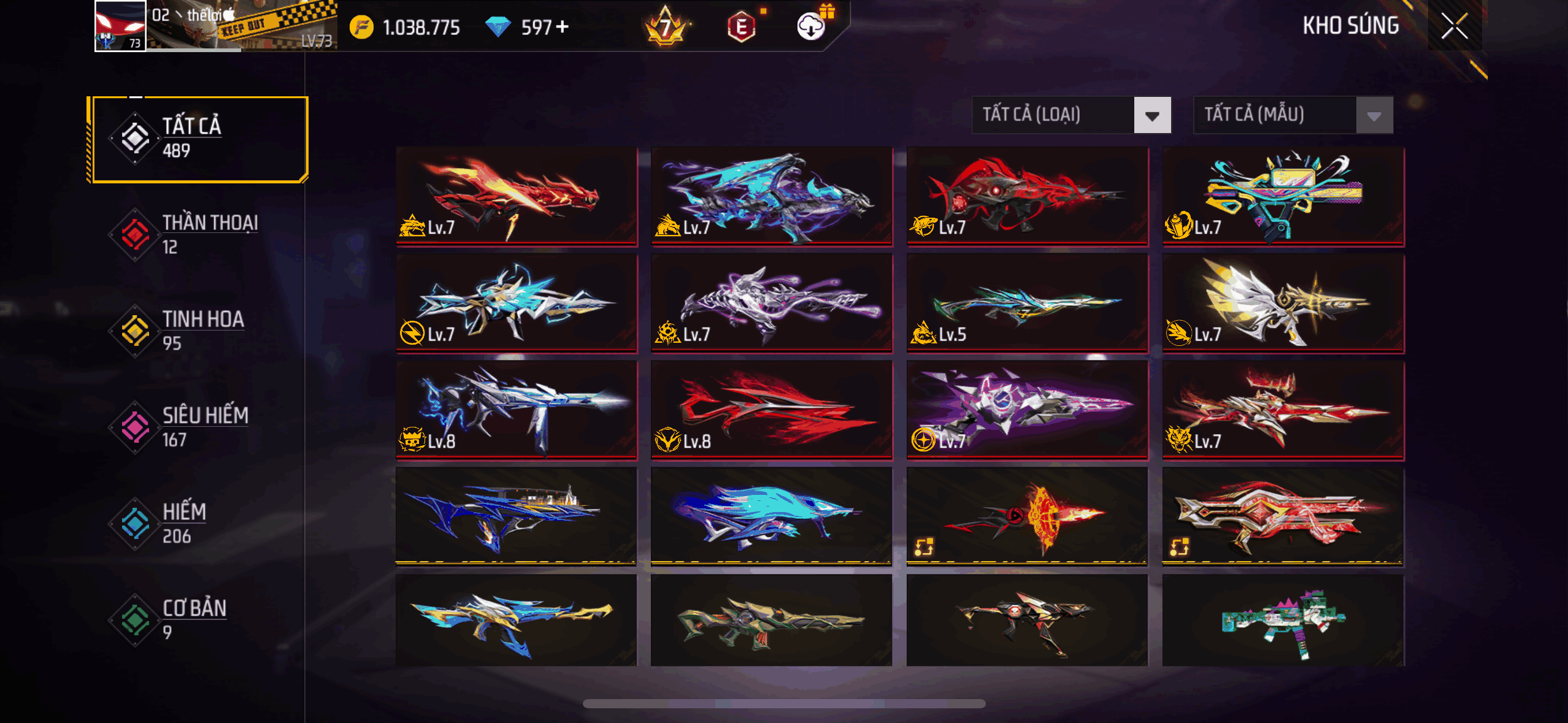
Task: Choose the Cơ Bản category
Action: 196,620
